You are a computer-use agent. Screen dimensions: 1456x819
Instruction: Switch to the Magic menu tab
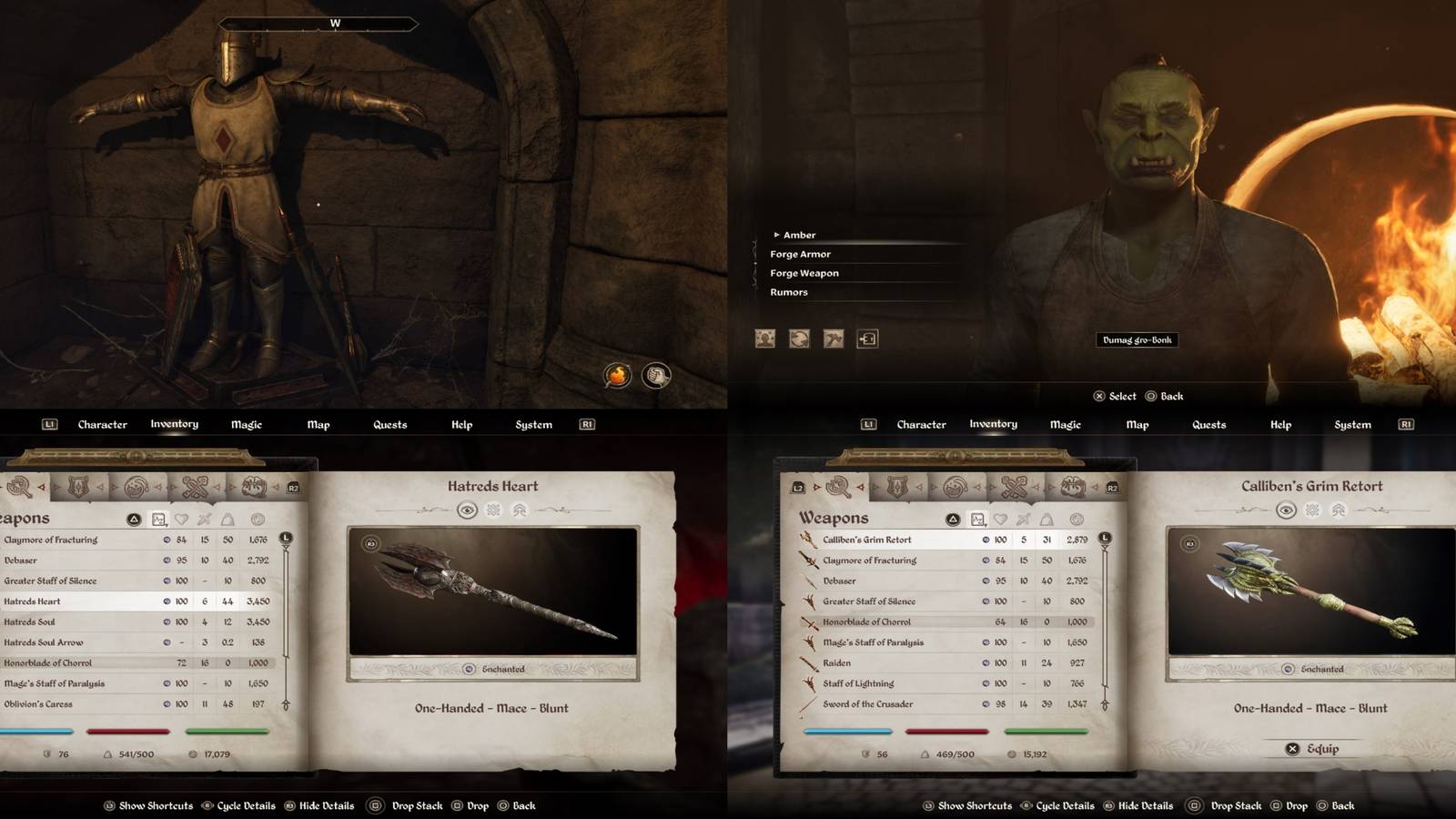point(246,424)
